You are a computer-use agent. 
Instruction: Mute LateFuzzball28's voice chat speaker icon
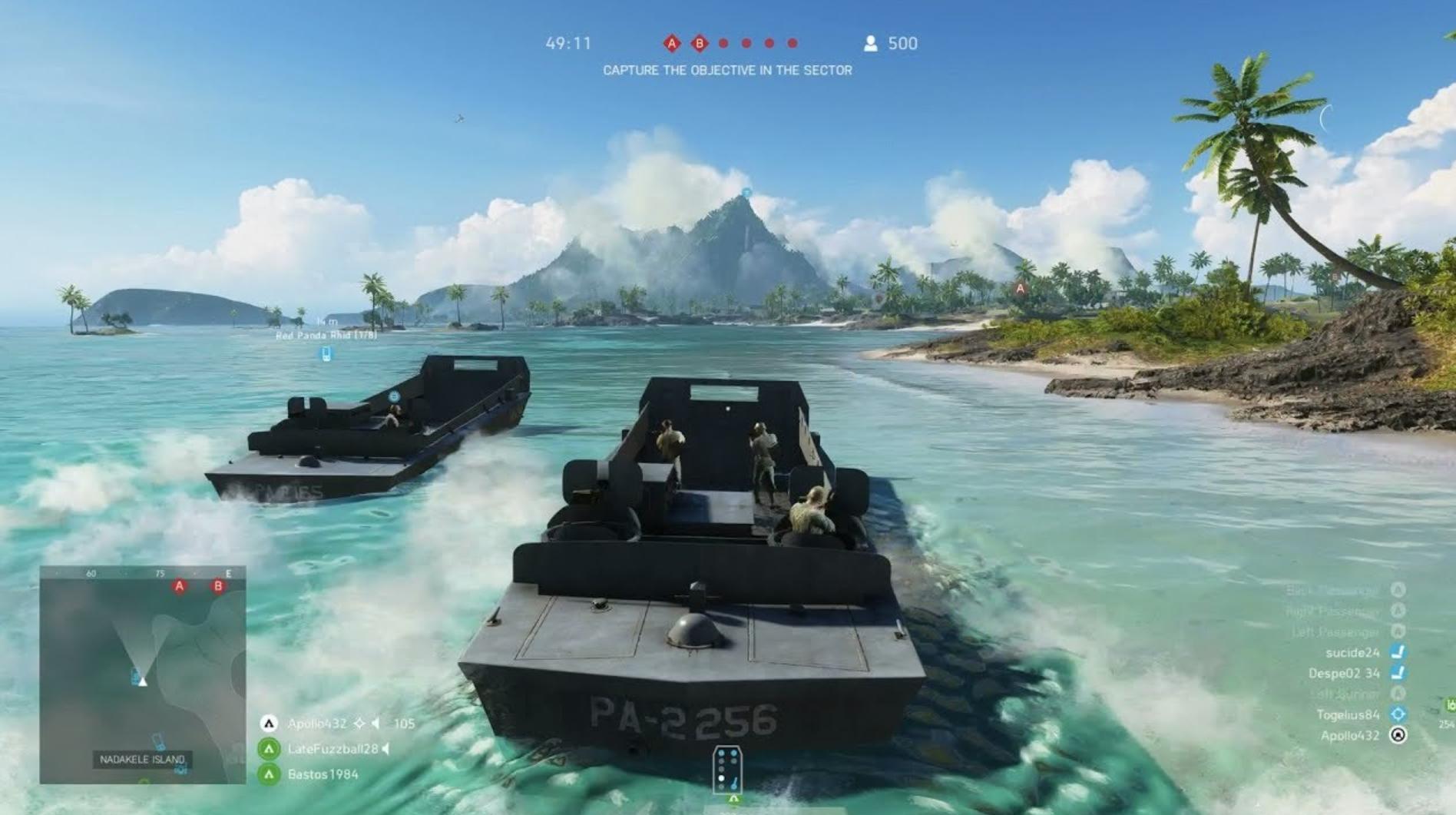pos(386,750)
